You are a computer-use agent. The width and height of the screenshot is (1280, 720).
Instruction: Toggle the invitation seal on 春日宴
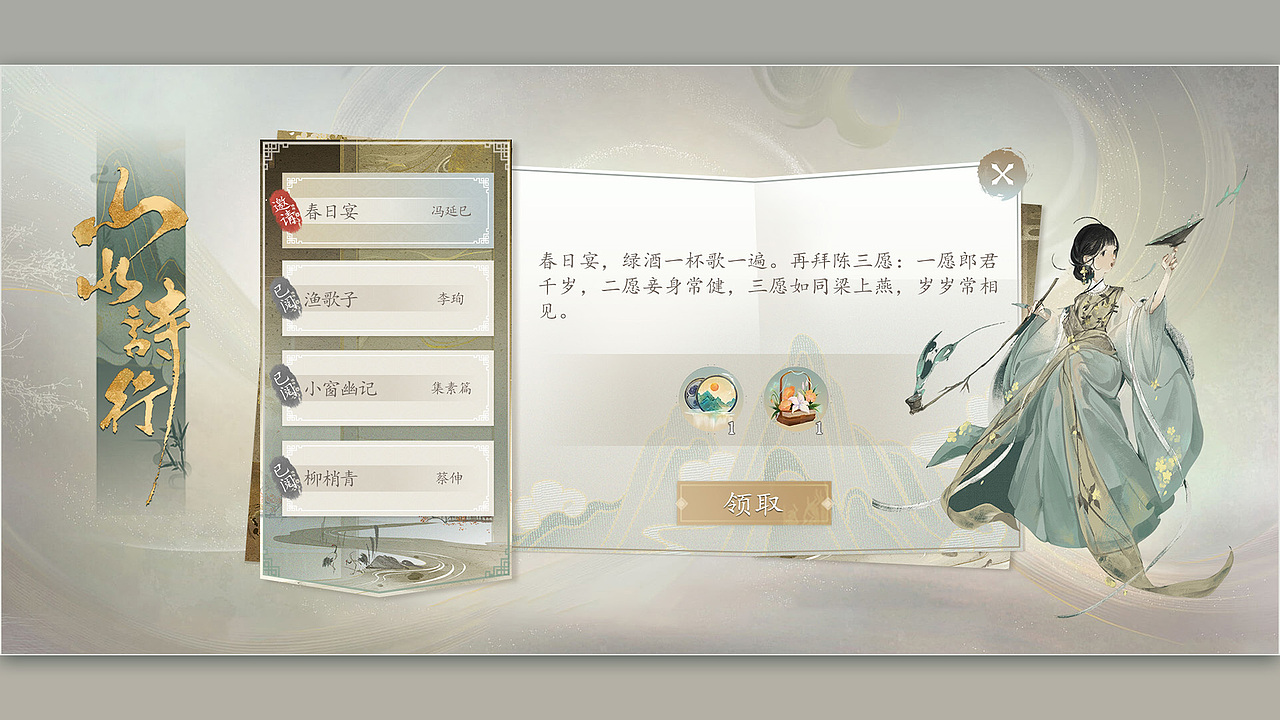pos(288,209)
